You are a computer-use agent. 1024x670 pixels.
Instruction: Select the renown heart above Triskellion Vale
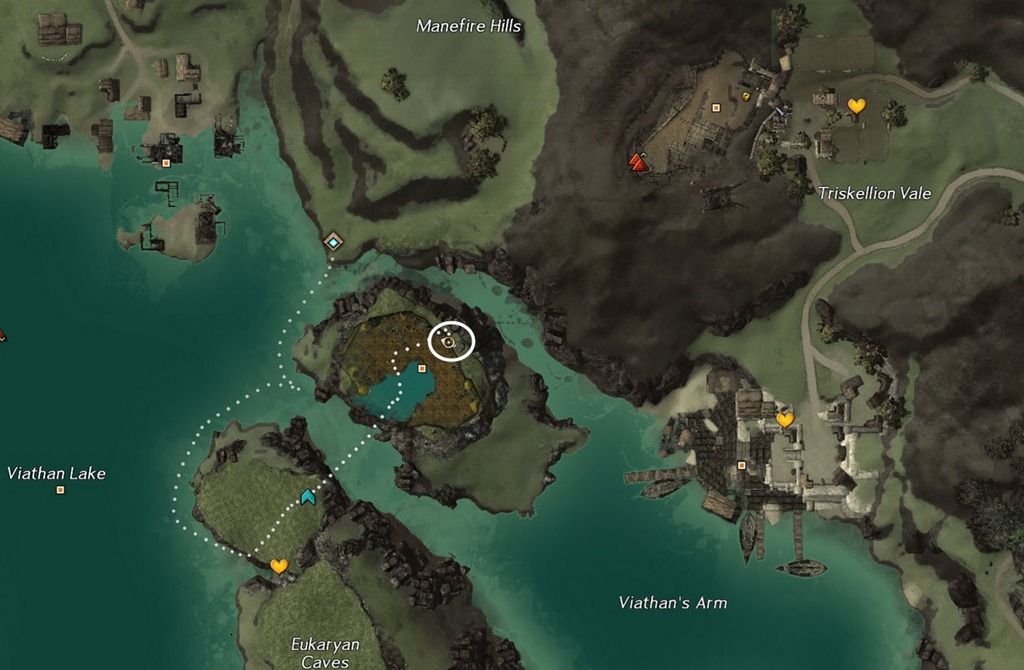(x=856, y=105)
